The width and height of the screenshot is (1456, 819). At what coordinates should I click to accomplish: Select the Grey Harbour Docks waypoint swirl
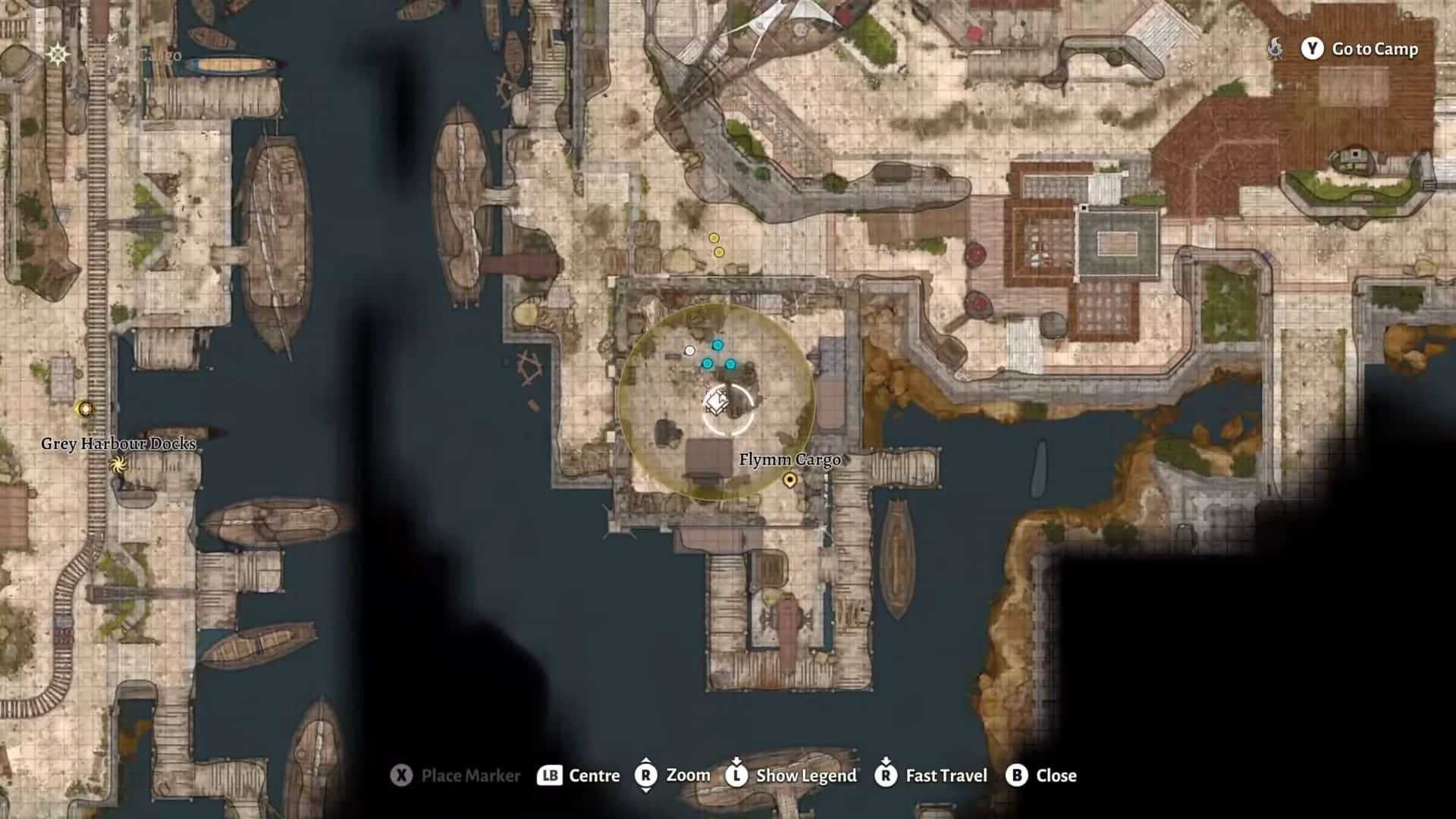point(118,465)
